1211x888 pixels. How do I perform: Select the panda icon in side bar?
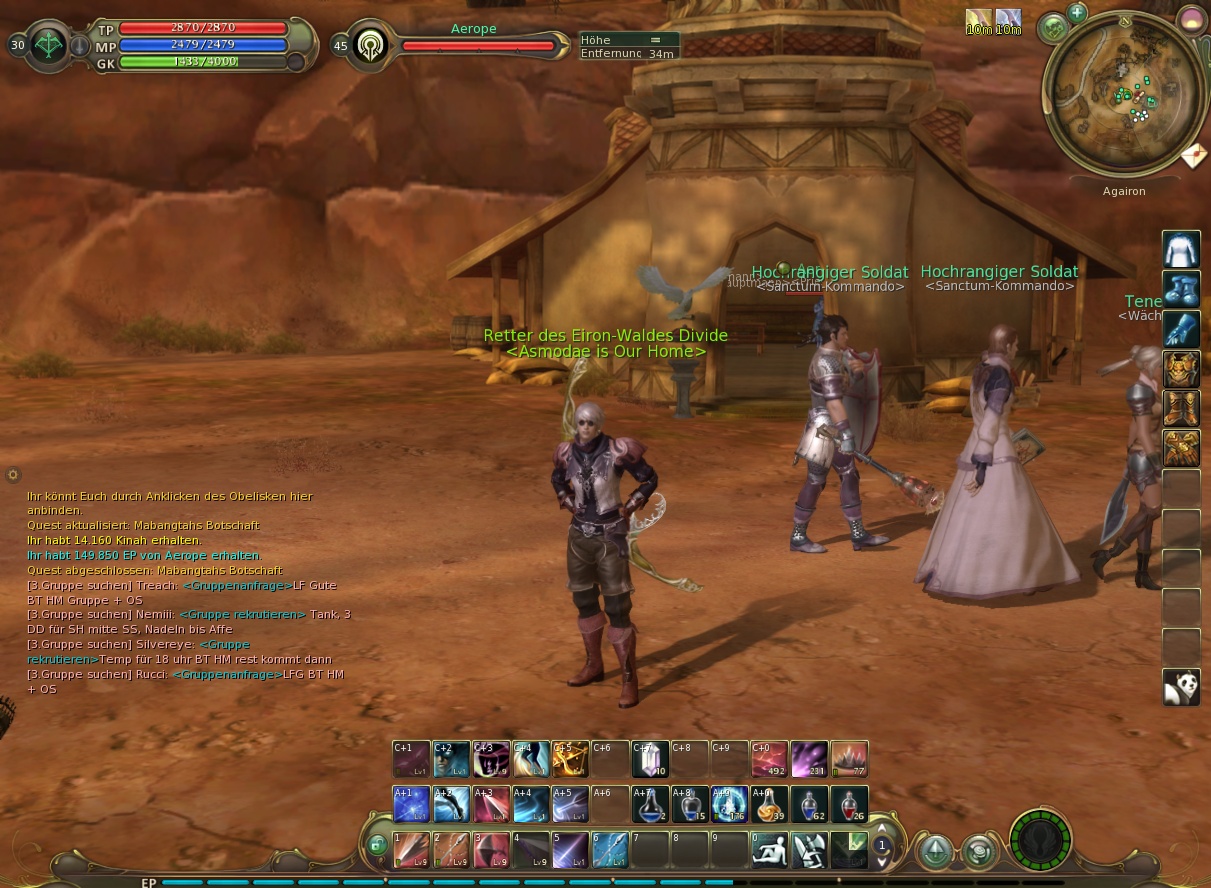(1181, 688)
